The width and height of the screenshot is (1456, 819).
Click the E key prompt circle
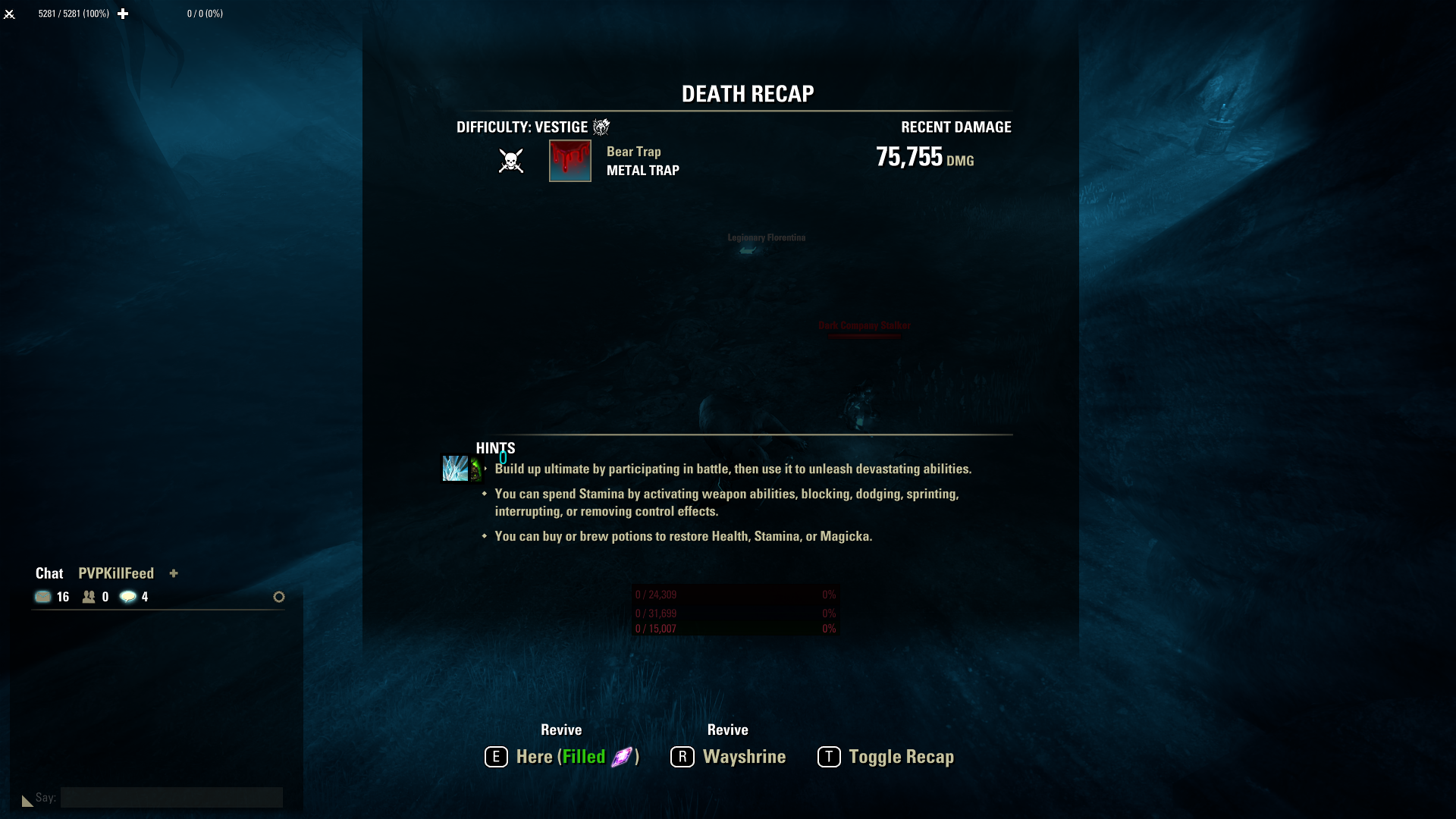coord(497,756)
